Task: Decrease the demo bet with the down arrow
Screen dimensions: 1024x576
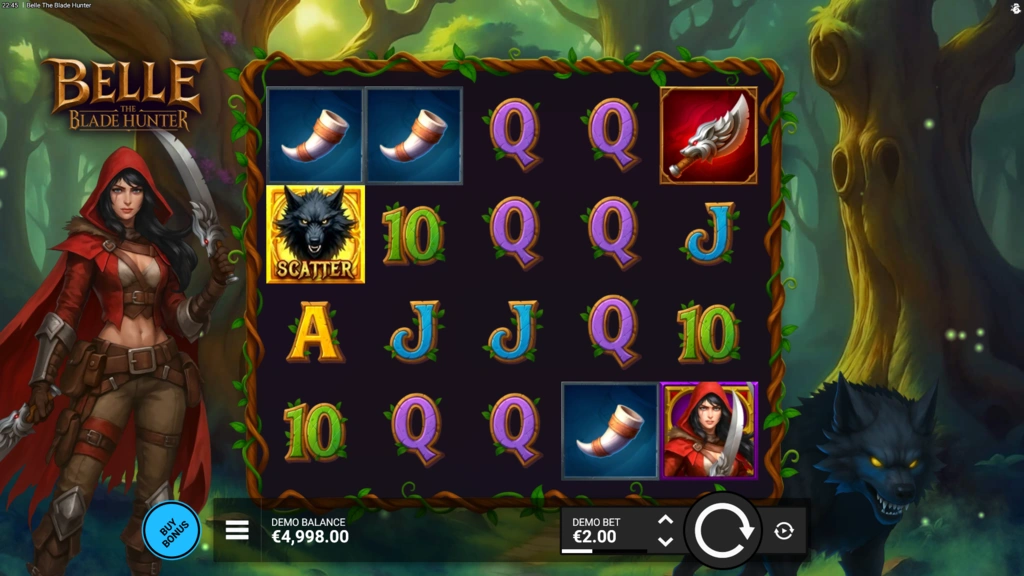Action: (665, 541)
